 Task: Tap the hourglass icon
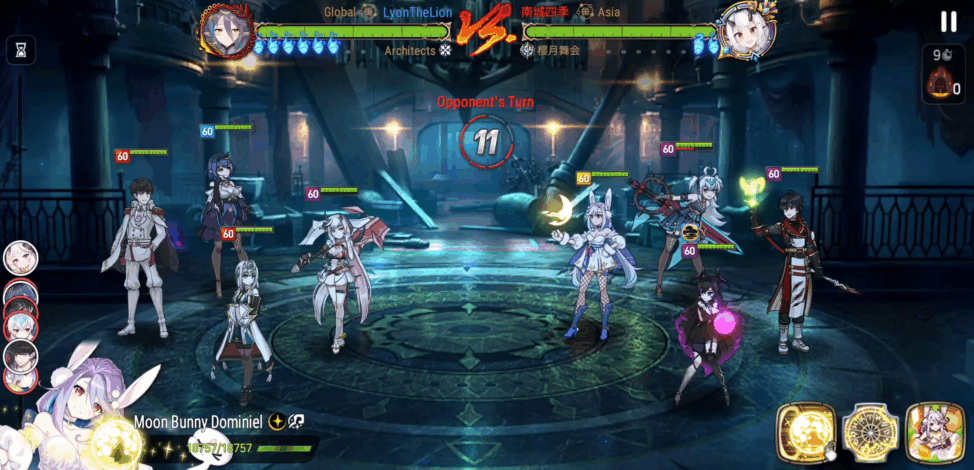coord(20,49)
